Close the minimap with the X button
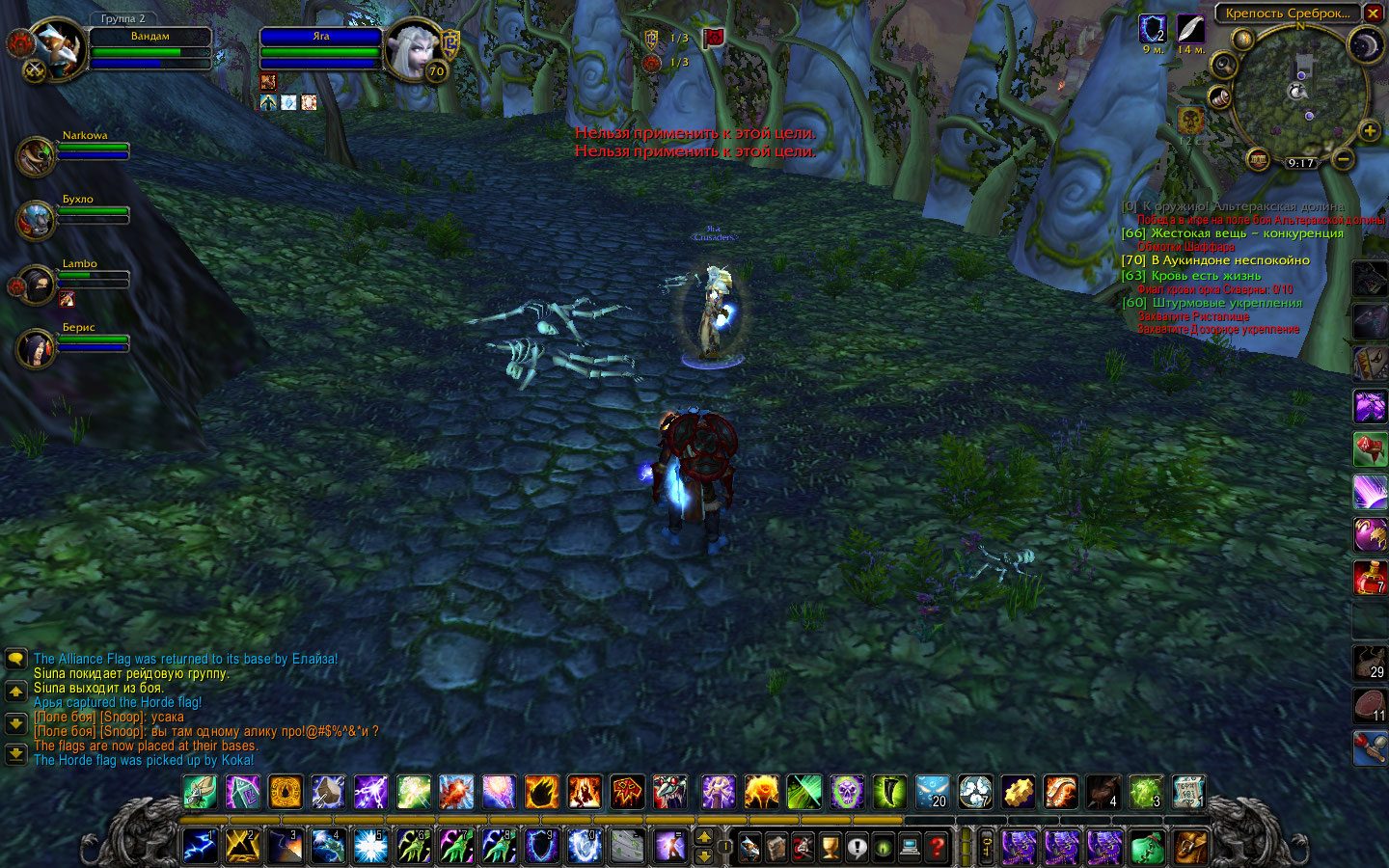The image size is (1389, 868). coord(1374,14)
